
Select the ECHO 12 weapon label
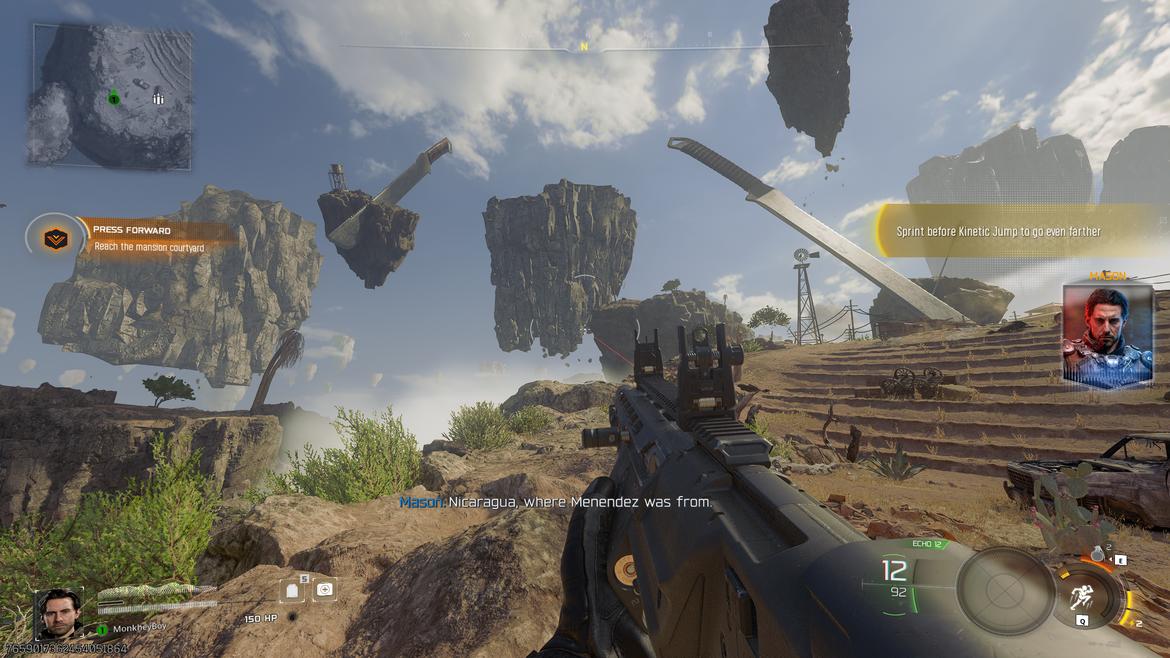(x=928, y=544)
